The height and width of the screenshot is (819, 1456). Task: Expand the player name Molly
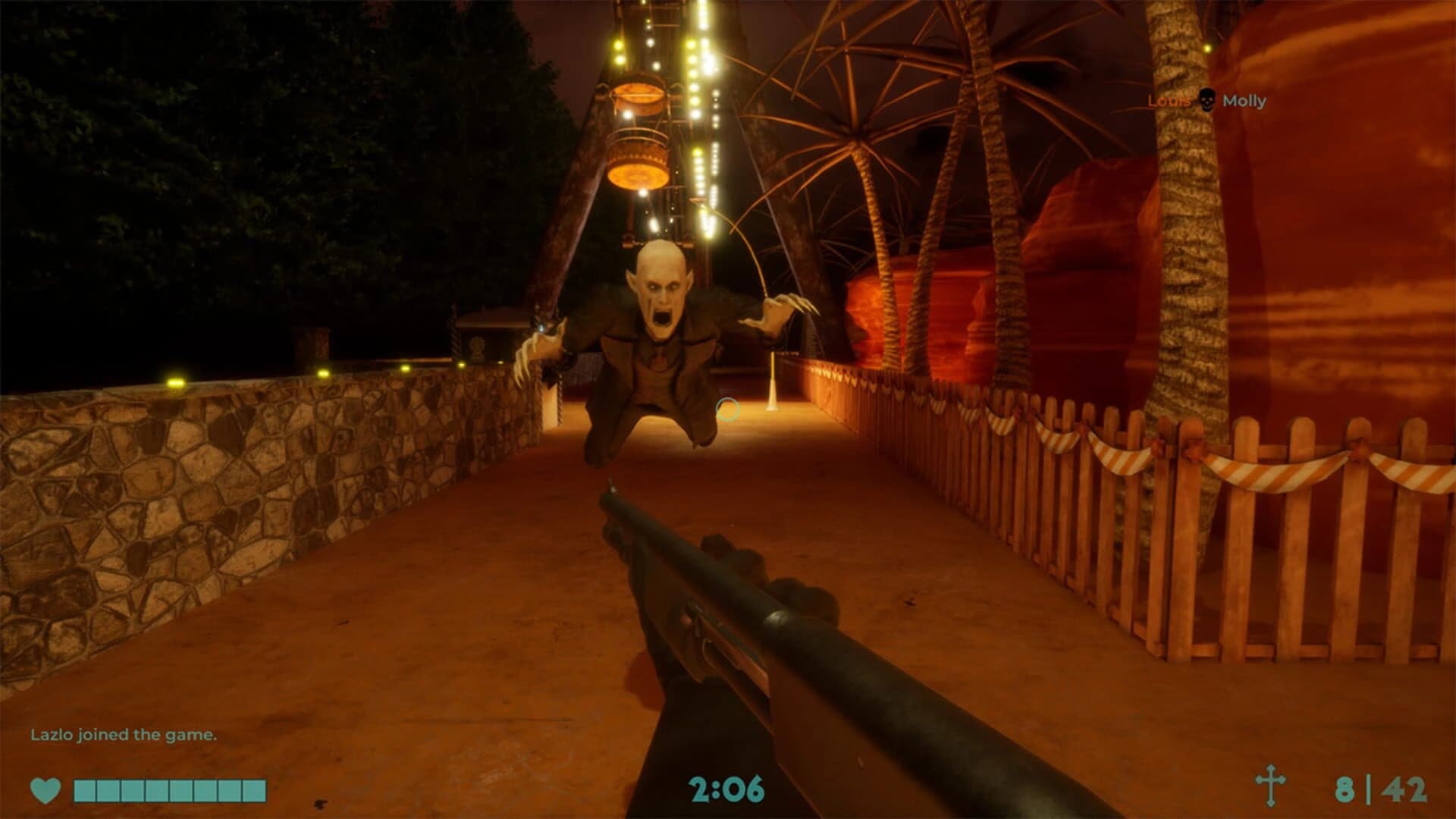tap(1245, 99)
